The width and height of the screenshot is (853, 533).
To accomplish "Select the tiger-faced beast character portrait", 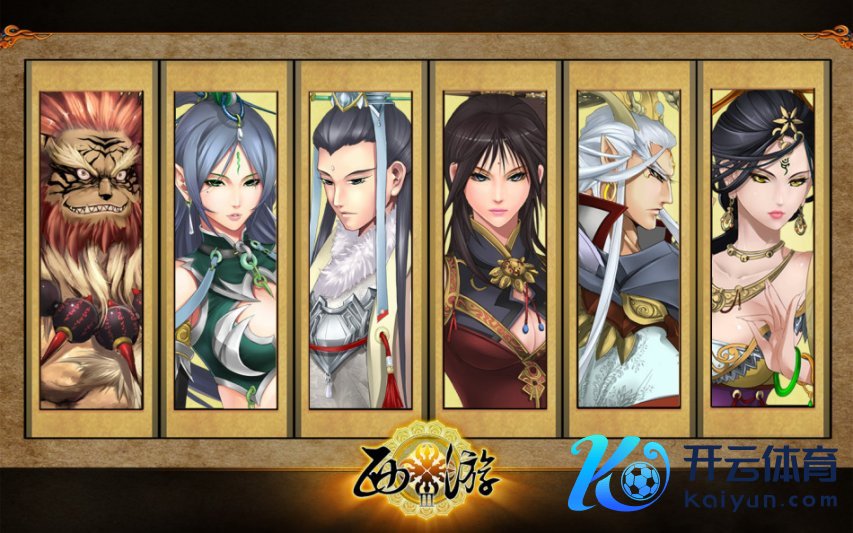I will coord(91,249).
